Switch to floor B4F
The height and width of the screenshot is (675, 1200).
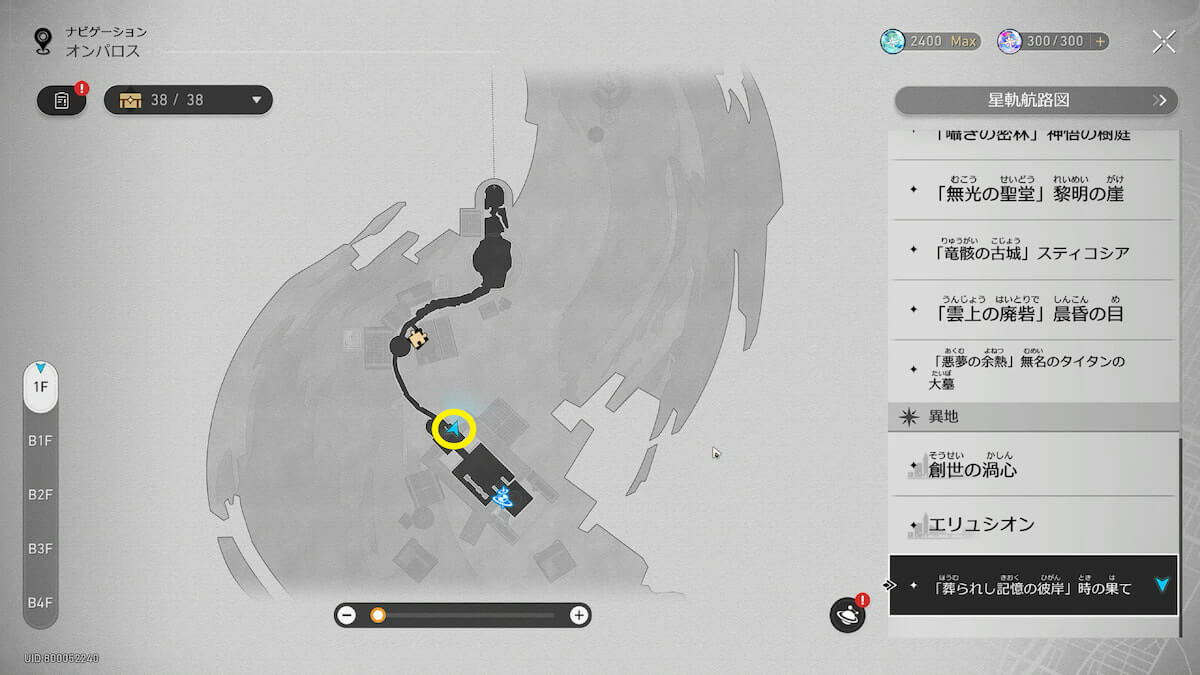(41, 602)
